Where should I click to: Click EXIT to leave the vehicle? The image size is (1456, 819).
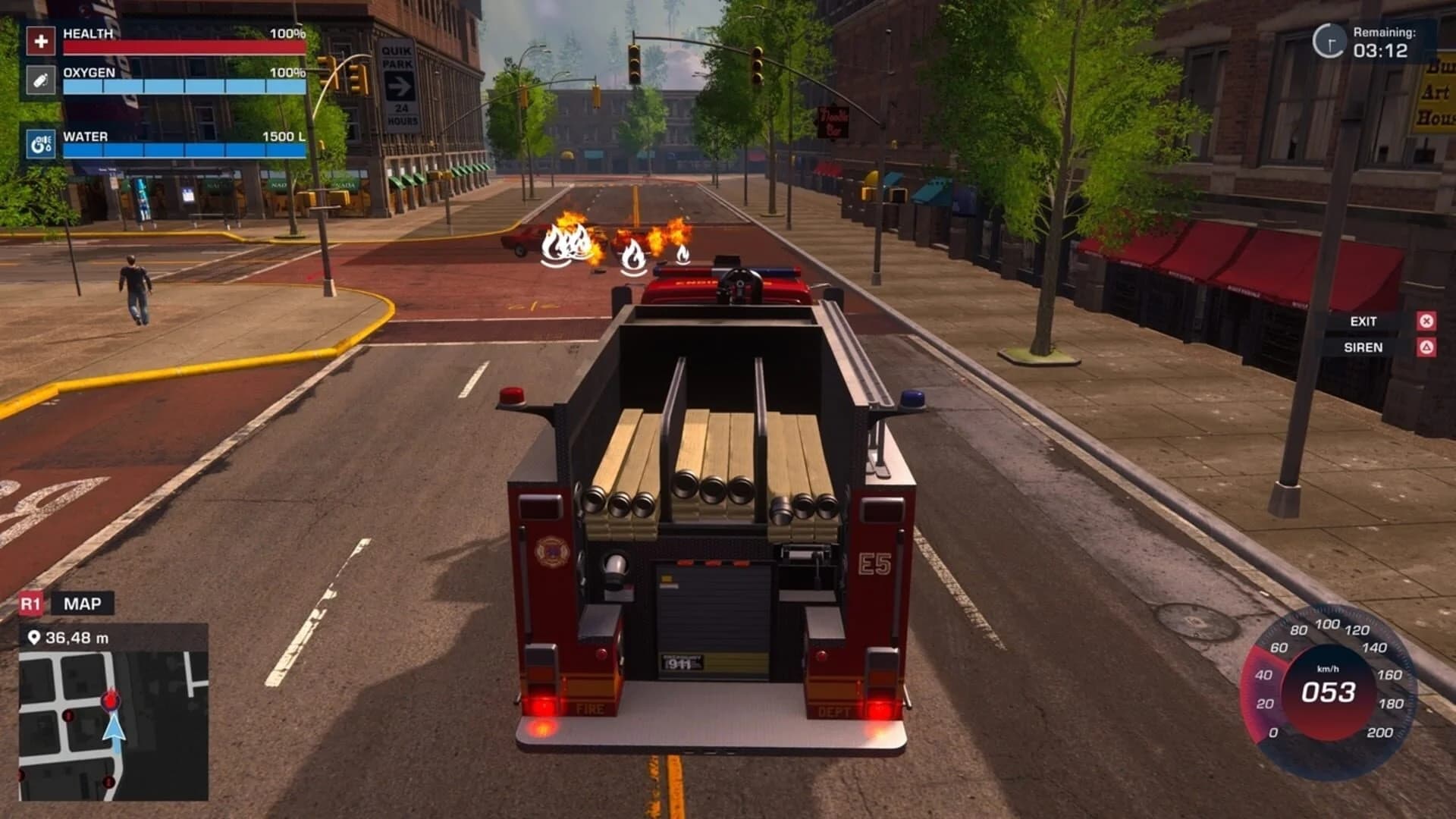click(x=1363, y=321)
